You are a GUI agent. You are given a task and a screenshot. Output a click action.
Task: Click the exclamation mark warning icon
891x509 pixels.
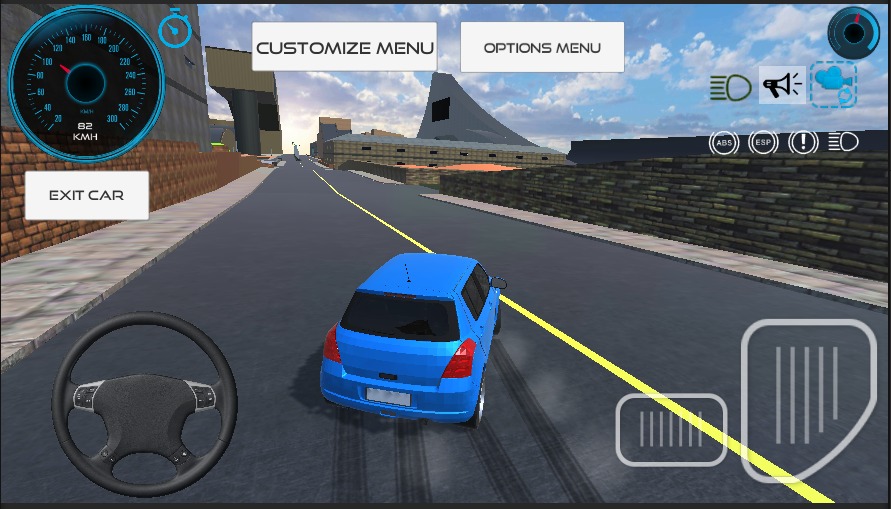click(x=803, y=142)
